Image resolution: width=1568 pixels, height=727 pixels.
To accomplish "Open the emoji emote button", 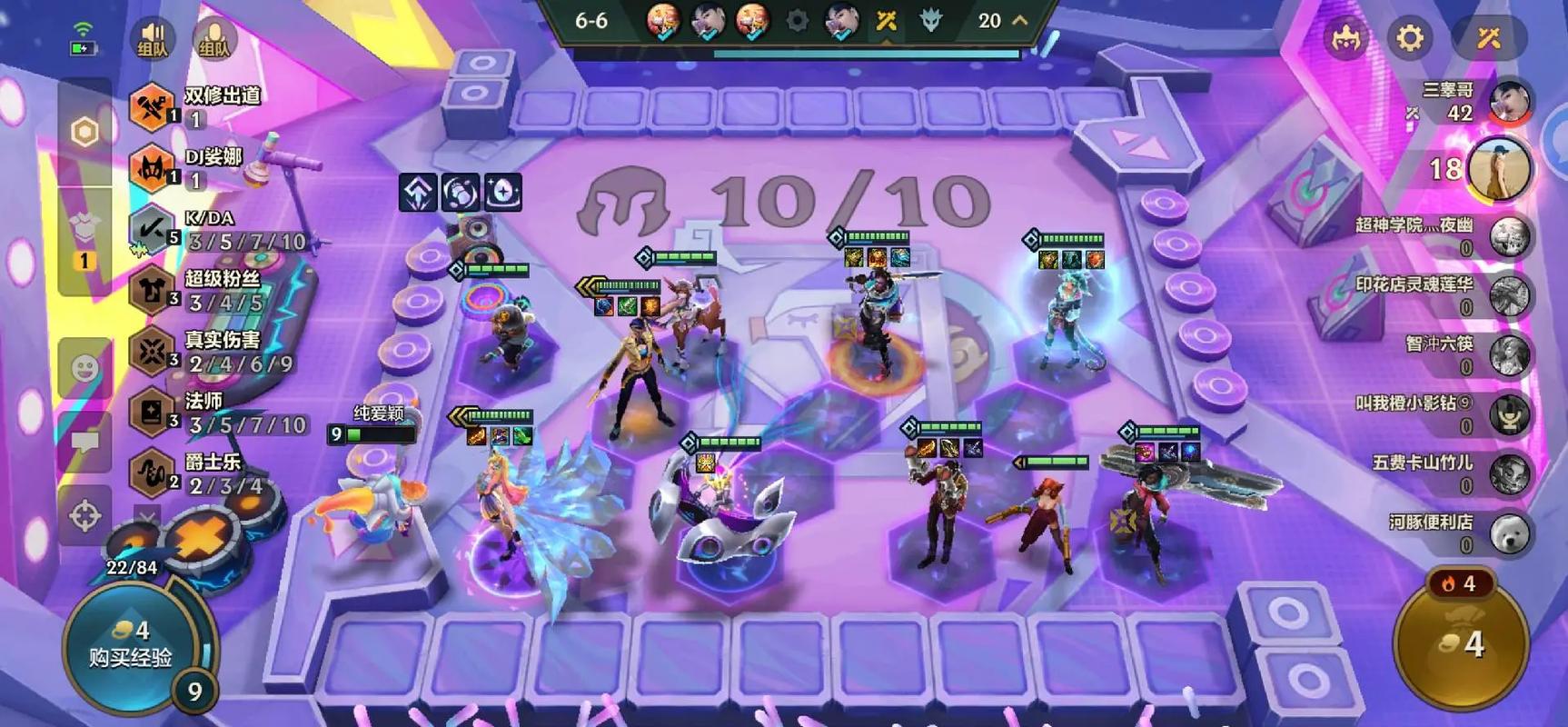I will click(85, 368).
